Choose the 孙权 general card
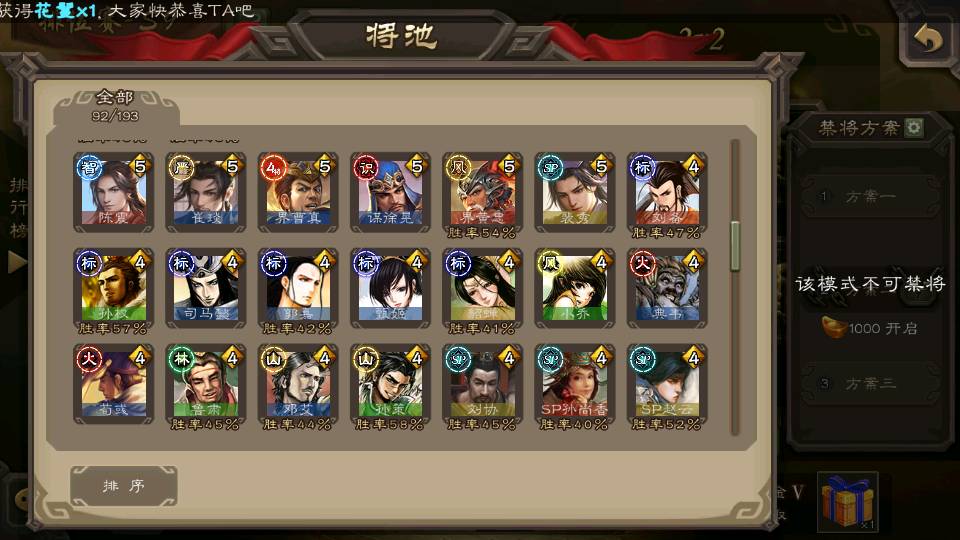Image resolution: width=960 pixels, height=540 pixels. tap(113, 287)
